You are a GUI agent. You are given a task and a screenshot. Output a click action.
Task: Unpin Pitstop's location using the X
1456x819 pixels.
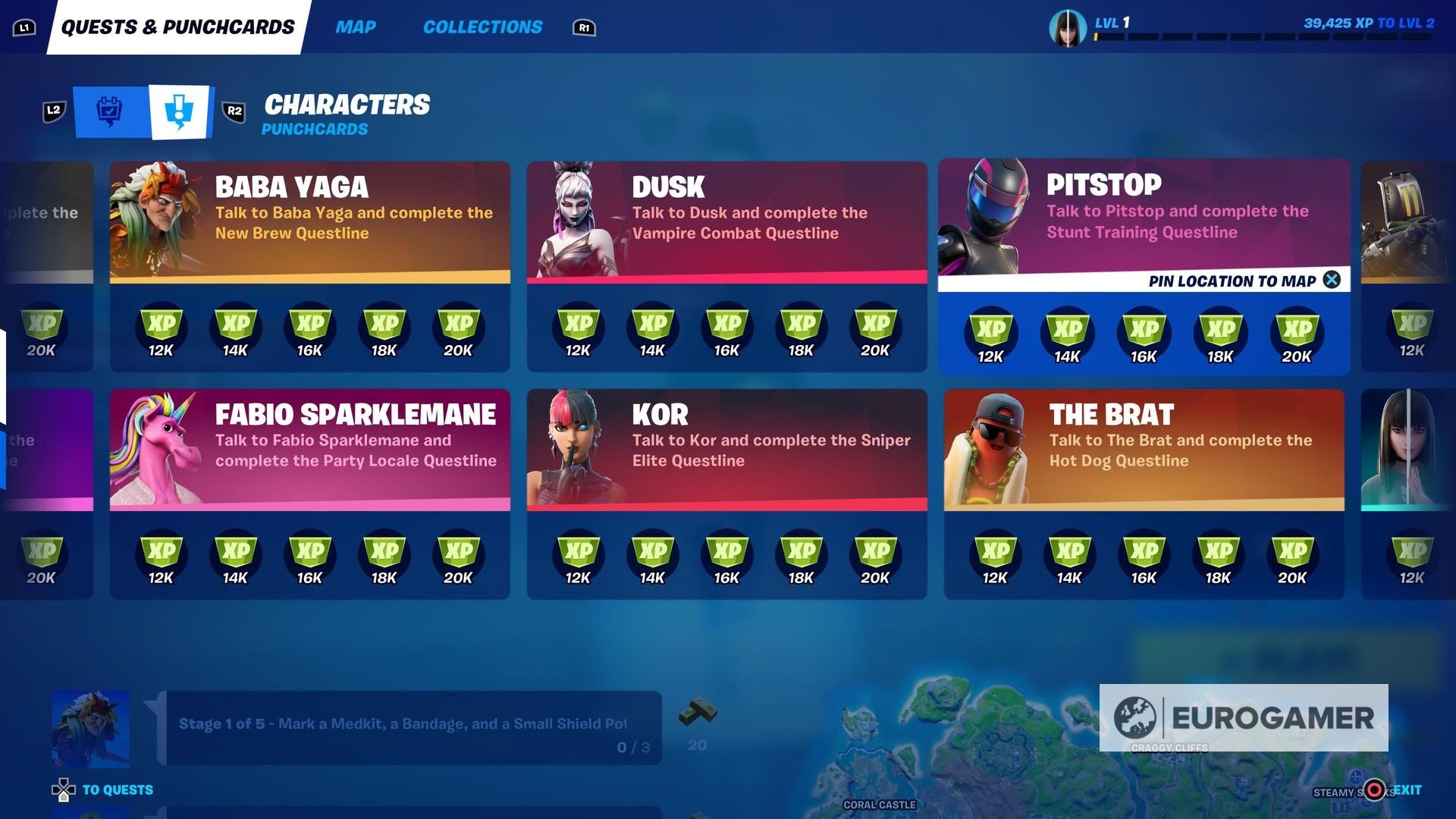[x=1331, y=280]
